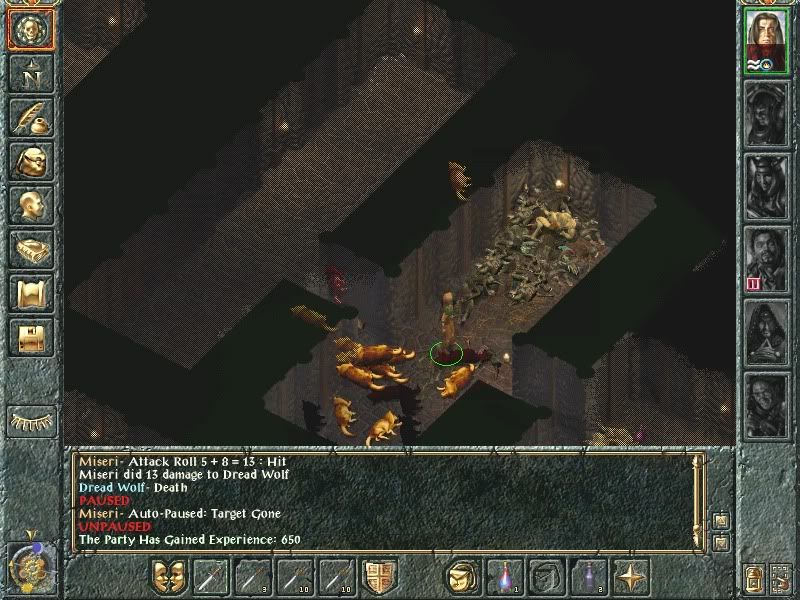The image size is (800, 600).
Task: Open the journal with the quill icon
Action: [x=30, y=117]
